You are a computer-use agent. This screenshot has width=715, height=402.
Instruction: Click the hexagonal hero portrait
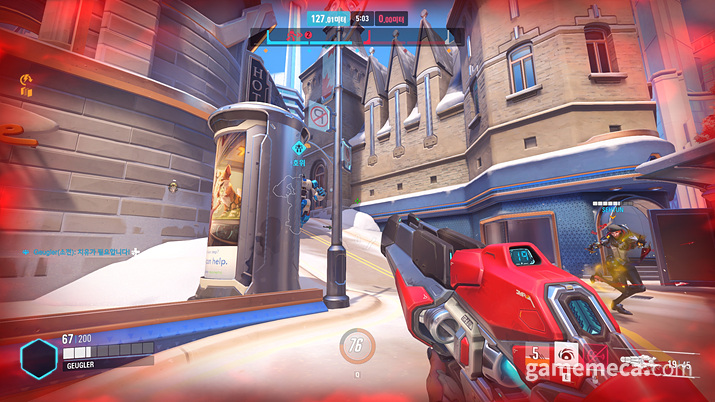[39, 357]
